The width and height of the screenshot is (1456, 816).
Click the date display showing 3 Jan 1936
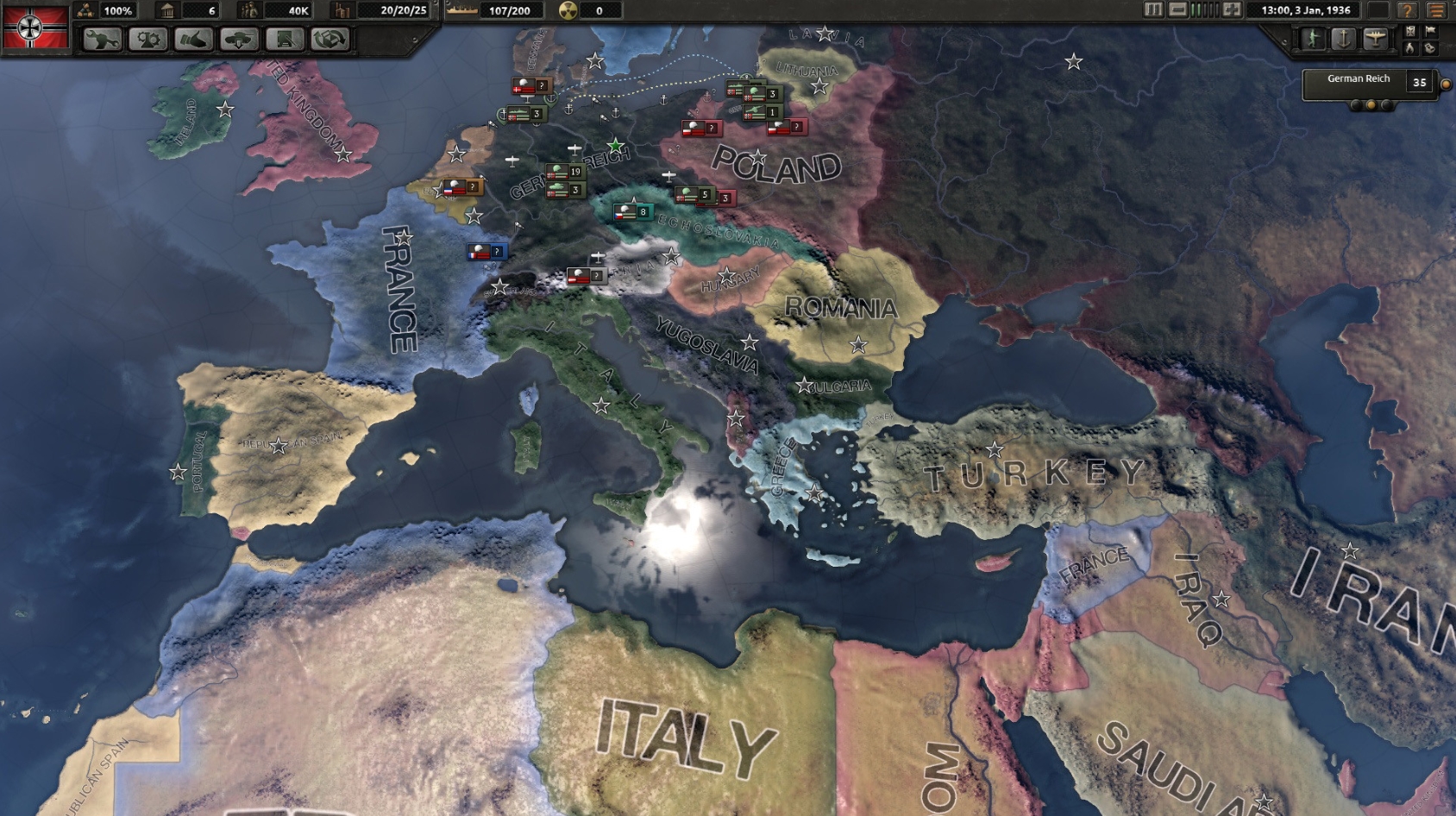(1307, 10)
